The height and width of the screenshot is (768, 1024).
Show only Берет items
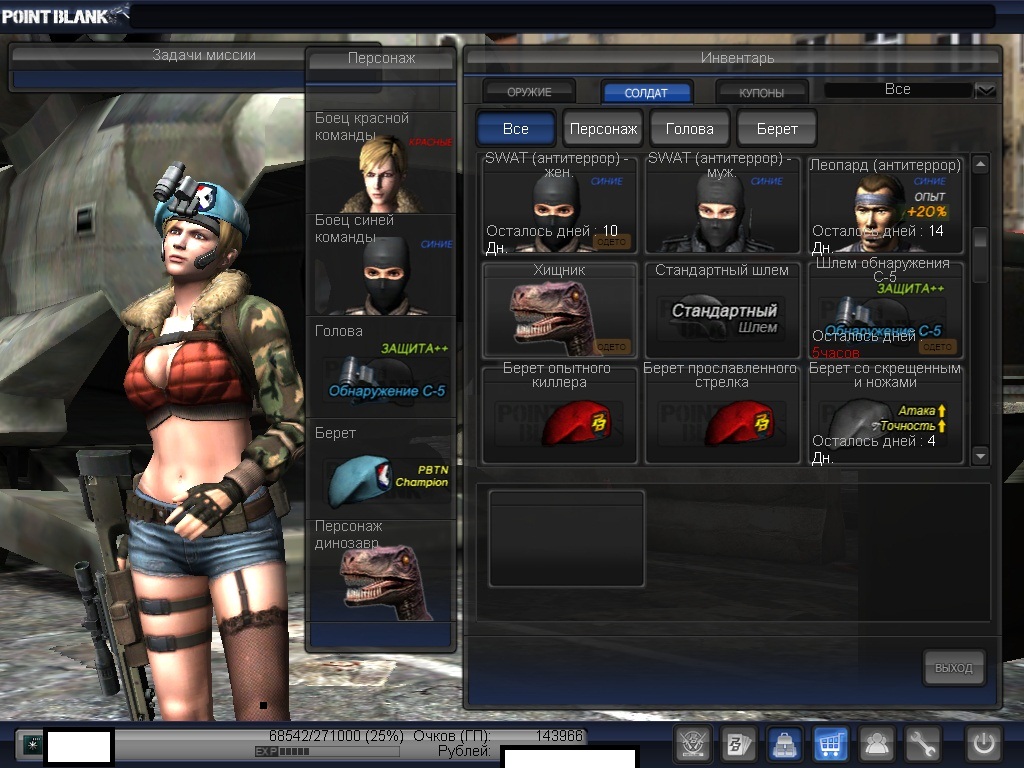click(777, 129)
